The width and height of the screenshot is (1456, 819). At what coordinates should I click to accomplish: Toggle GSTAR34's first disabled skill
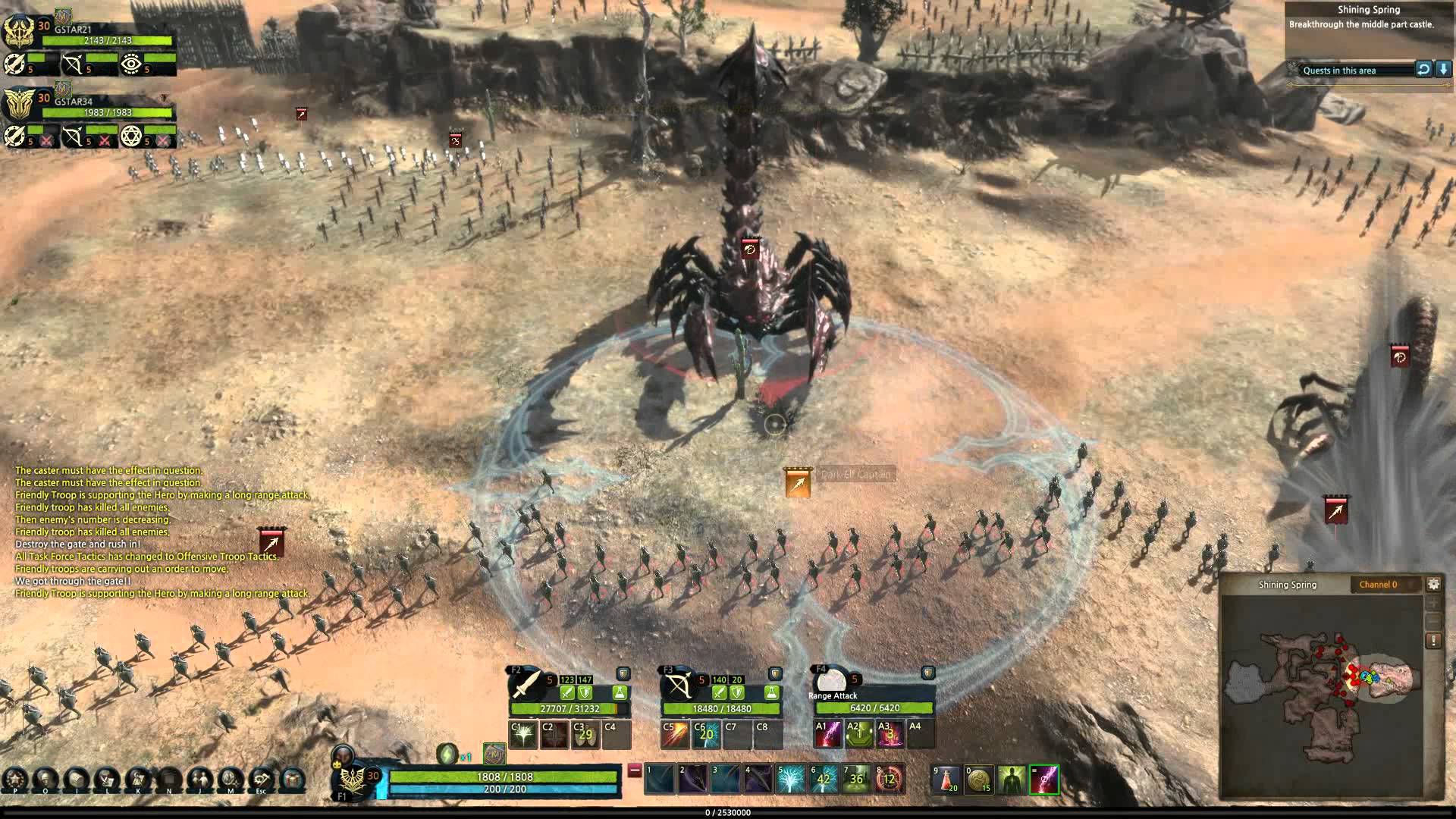tap(46, 141)
